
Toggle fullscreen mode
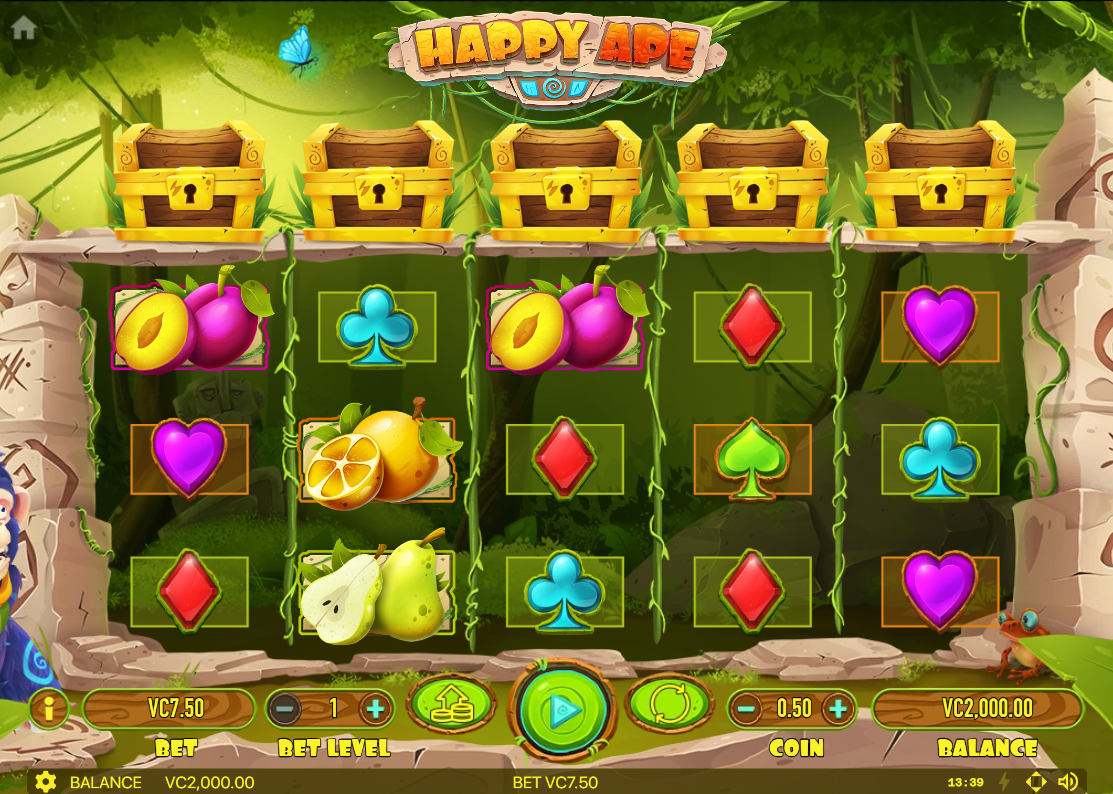point(1036,782)
